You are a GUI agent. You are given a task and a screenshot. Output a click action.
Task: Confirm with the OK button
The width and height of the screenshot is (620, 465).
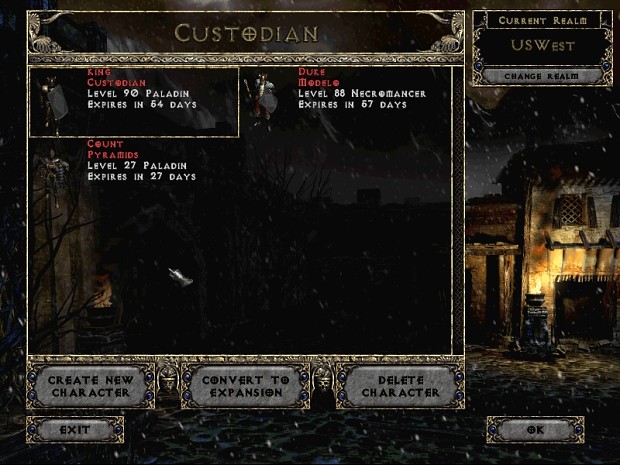click(x=535, y=430)
